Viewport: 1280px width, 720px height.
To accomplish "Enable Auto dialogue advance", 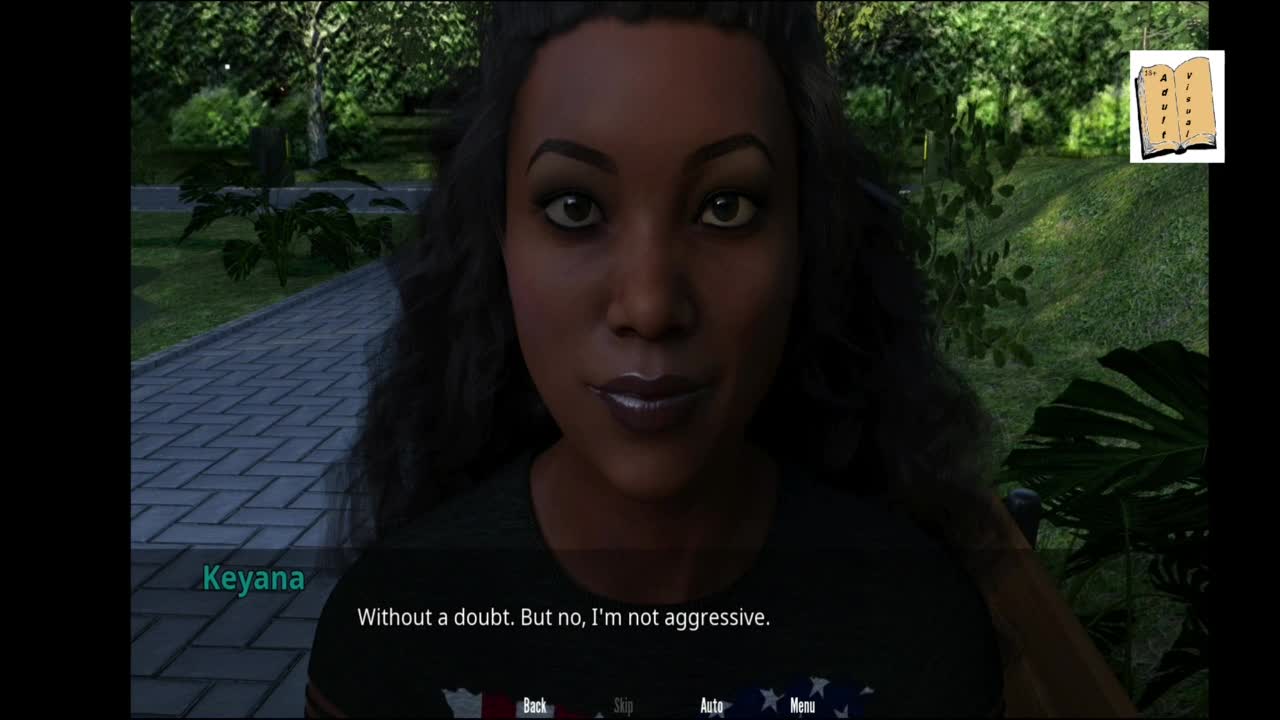I will pos(711,706).
